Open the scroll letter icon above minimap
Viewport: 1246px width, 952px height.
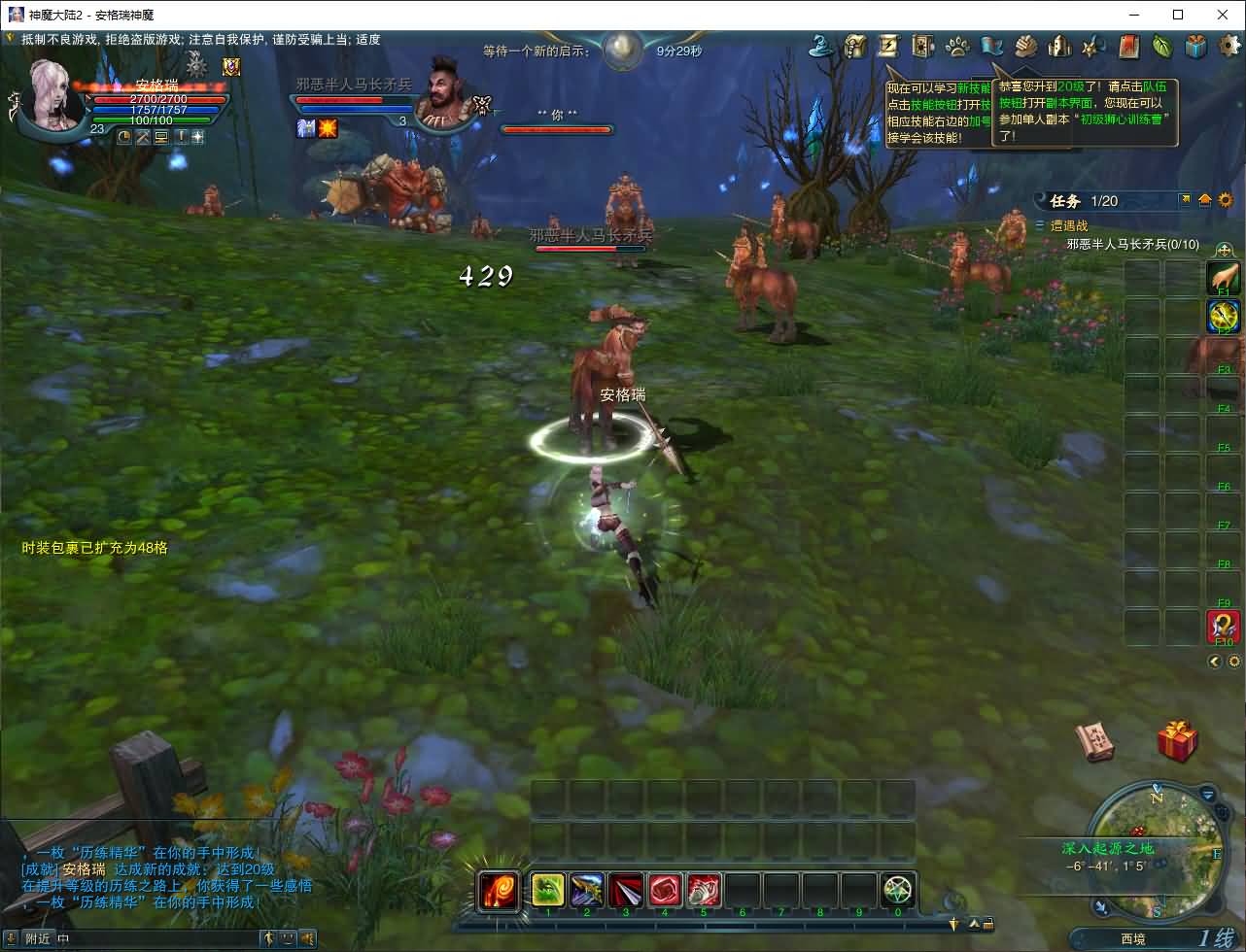1095,741
